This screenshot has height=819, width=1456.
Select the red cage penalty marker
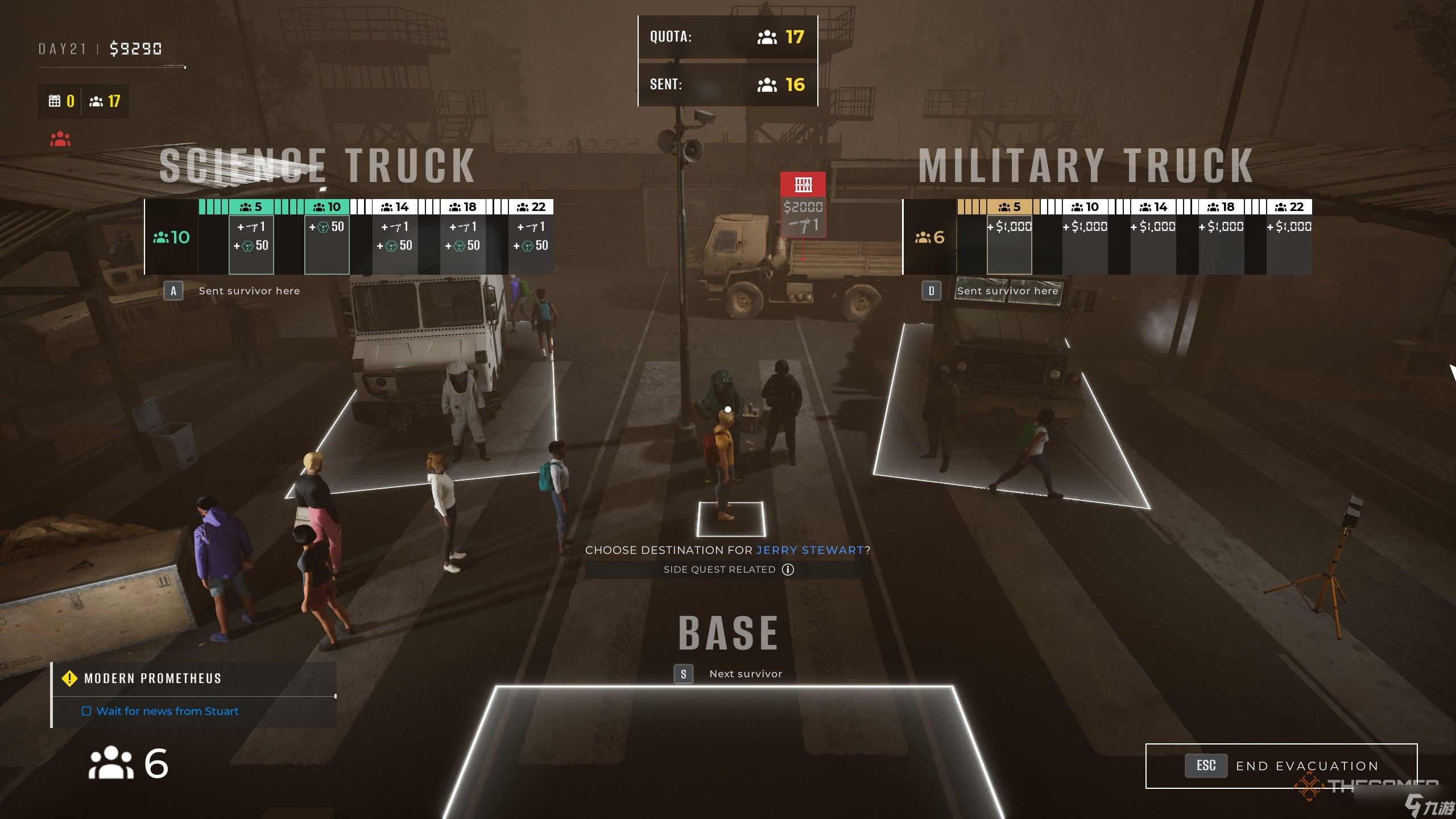(803, 184)
